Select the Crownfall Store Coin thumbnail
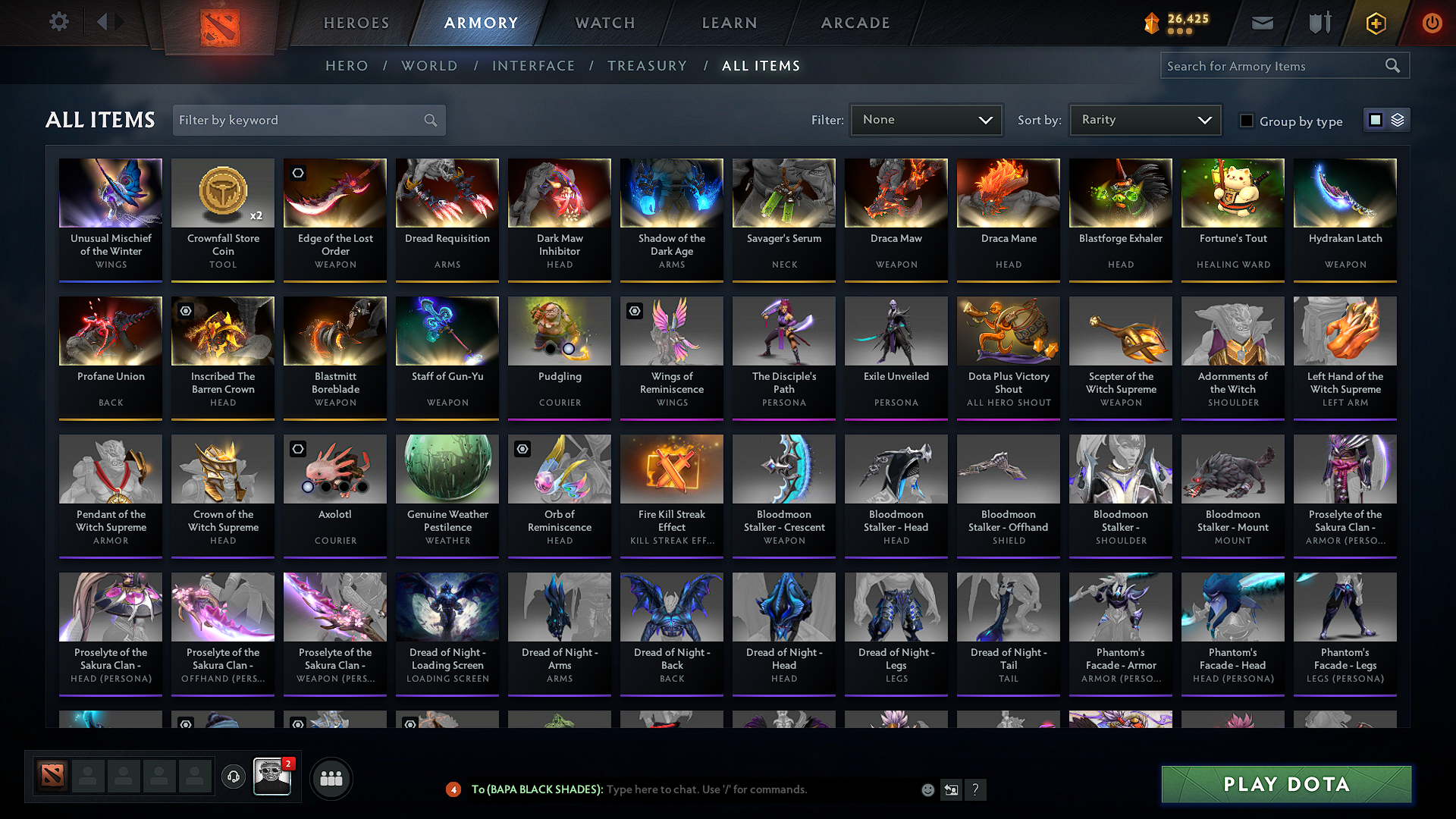 tap(222, 193)
